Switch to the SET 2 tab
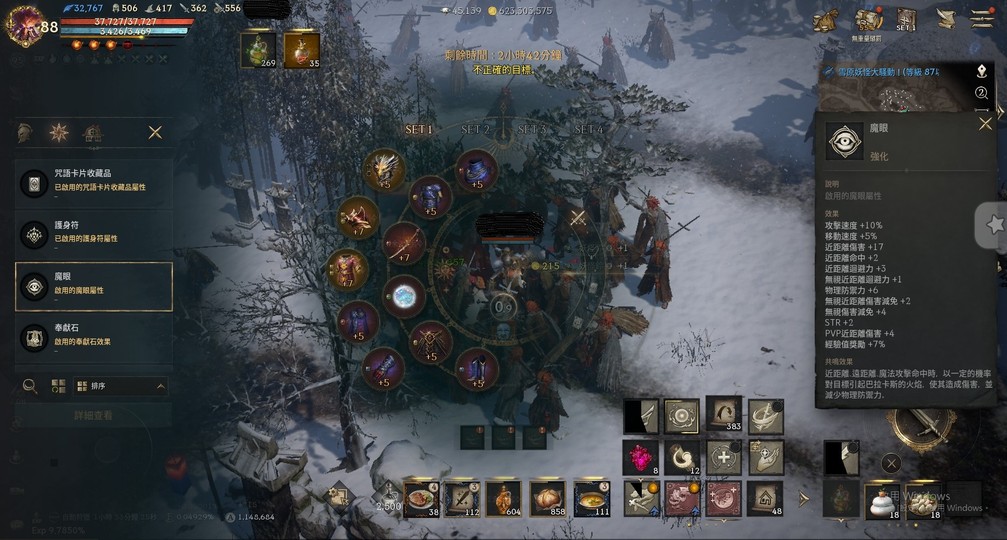1007x540 pixels. point(476,130)
